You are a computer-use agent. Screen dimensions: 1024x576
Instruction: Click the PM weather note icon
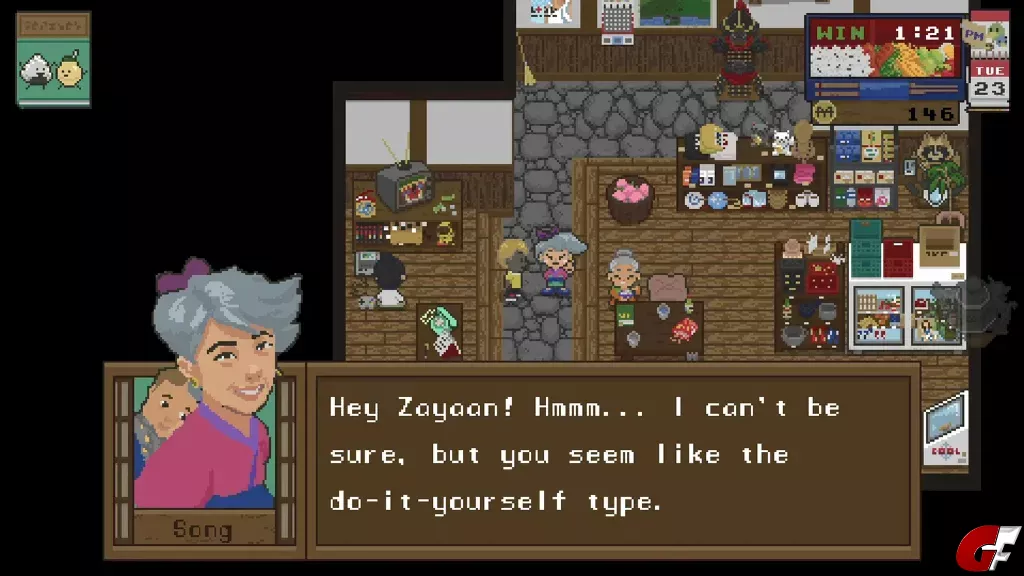(x=987, y=37)
